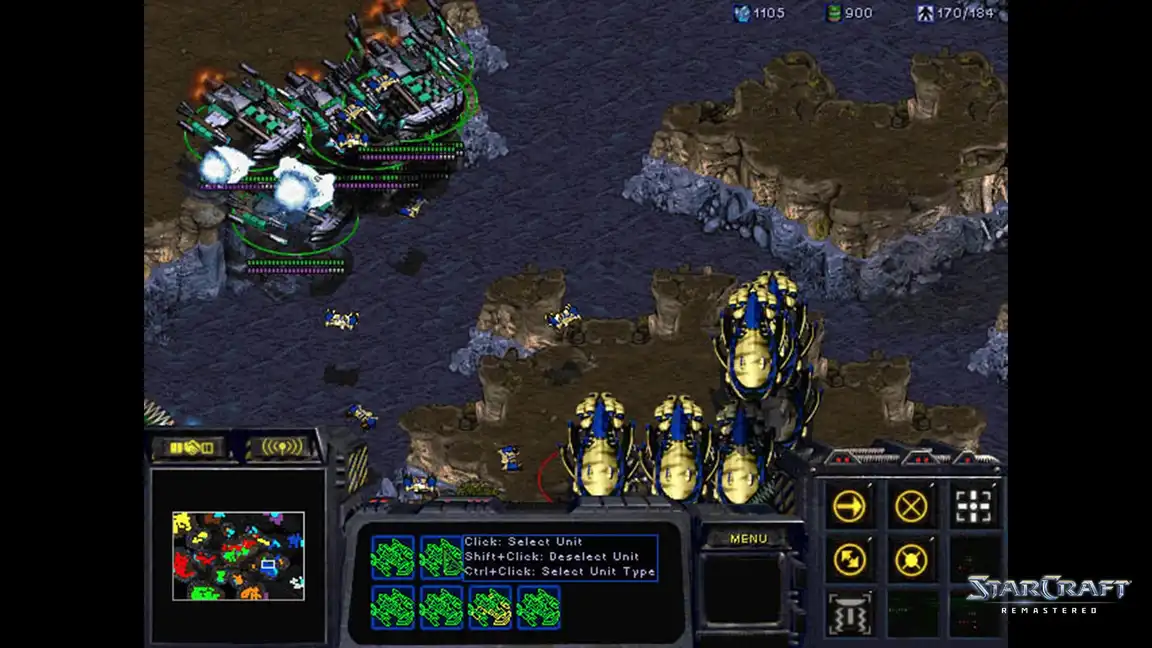The width and height of the screenshot is (1152, 648).
Task: Open the message broadcast button
Action: click(281, 447)
